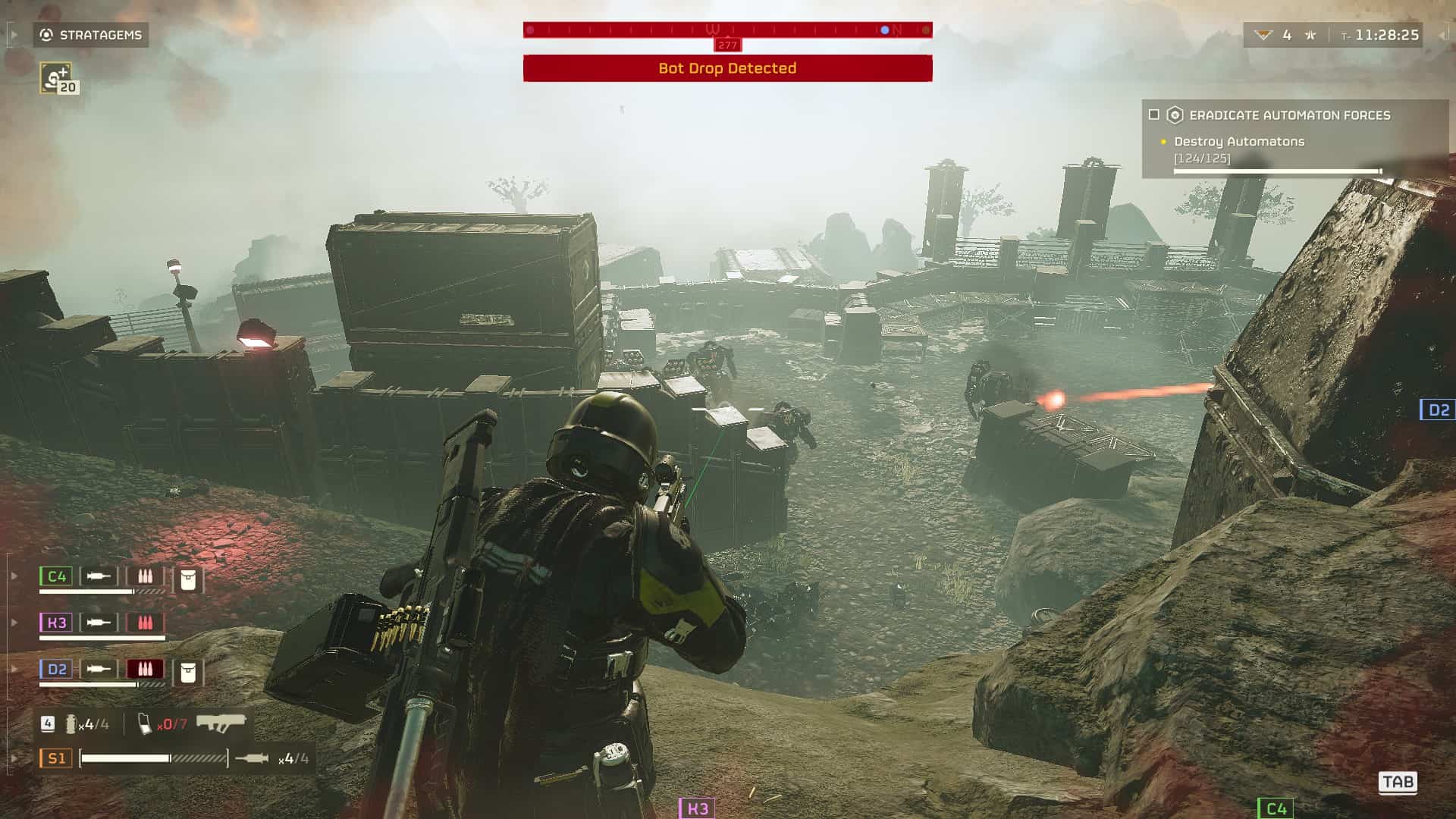Open the Stratagems panel header
The width and height of the screenshot is (1456, 819).
pyautogui.click(x=91, y=35)
